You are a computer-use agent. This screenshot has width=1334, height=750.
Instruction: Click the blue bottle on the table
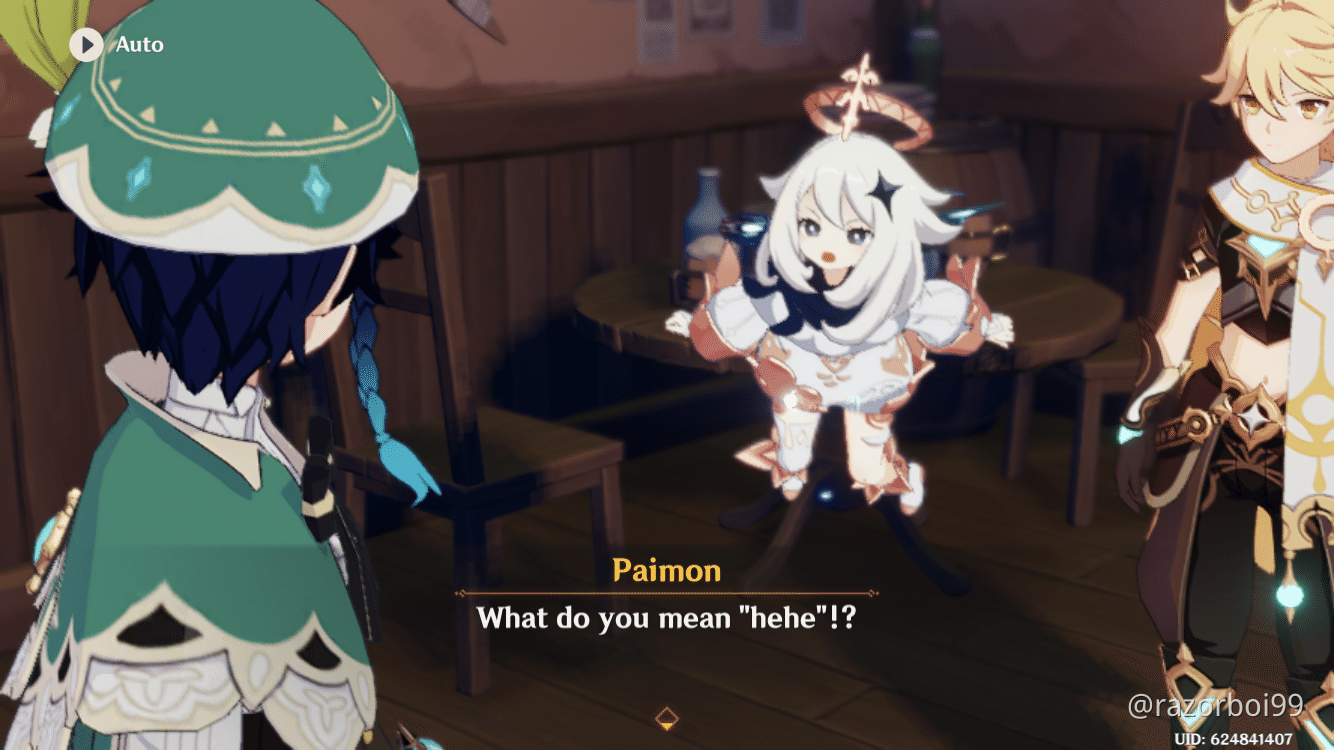(707, 215)
